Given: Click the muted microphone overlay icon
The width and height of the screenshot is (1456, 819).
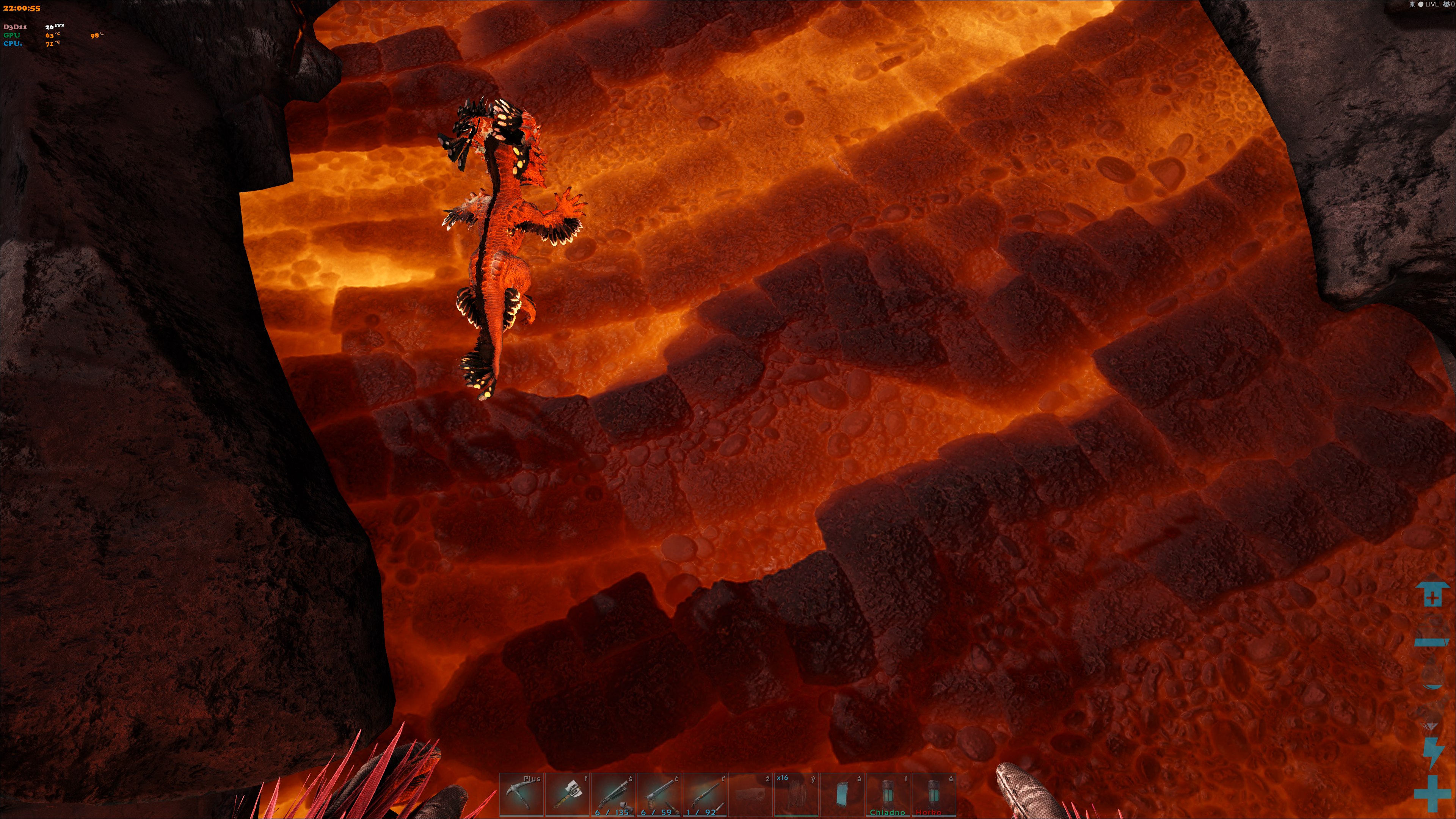Looking at the screenshot, I should point(1412,5).
